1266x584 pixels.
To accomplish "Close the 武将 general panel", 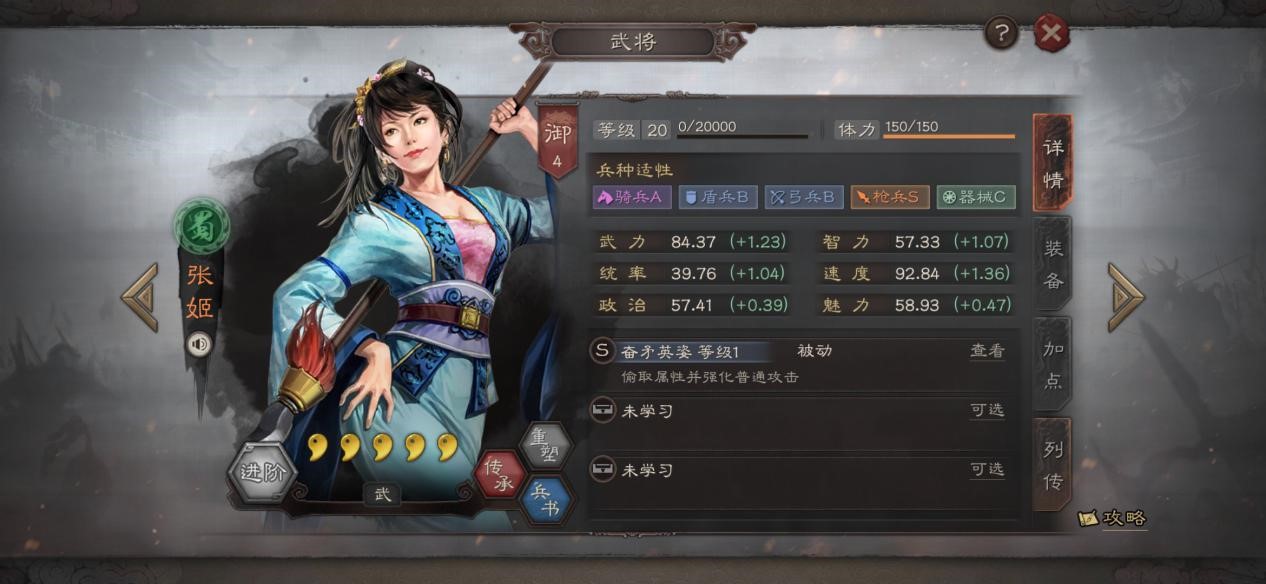I will click(1051, 35).
